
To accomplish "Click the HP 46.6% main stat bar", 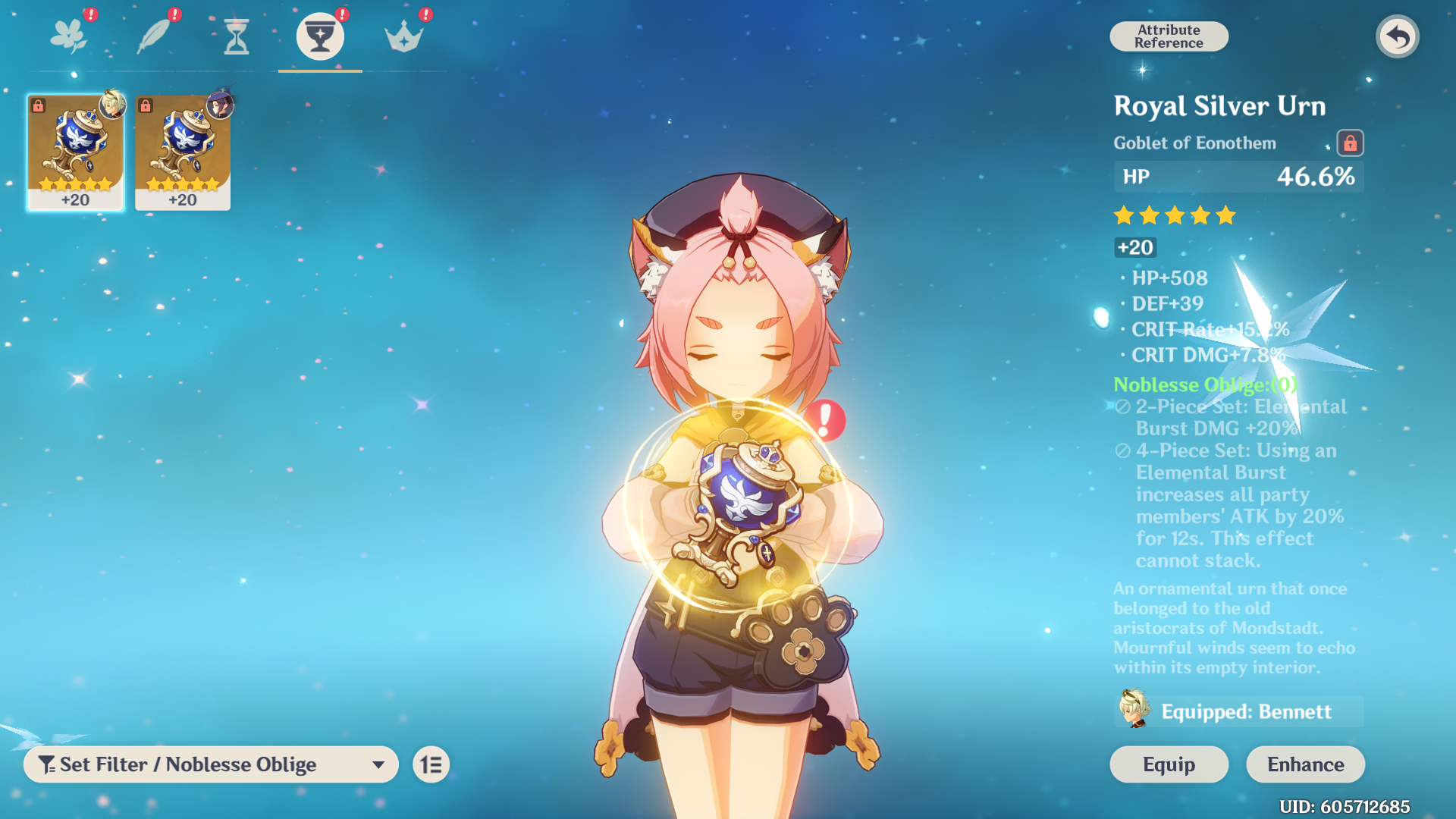I will [x=1238, y=177].
